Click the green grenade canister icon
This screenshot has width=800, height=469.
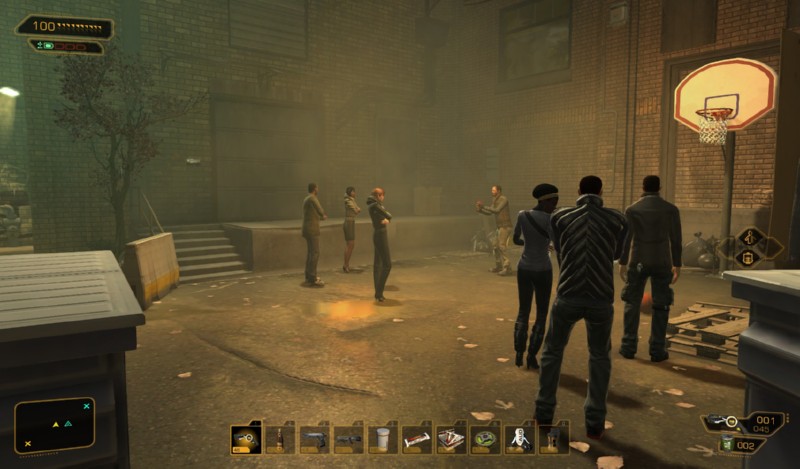[x=727, y=444]
